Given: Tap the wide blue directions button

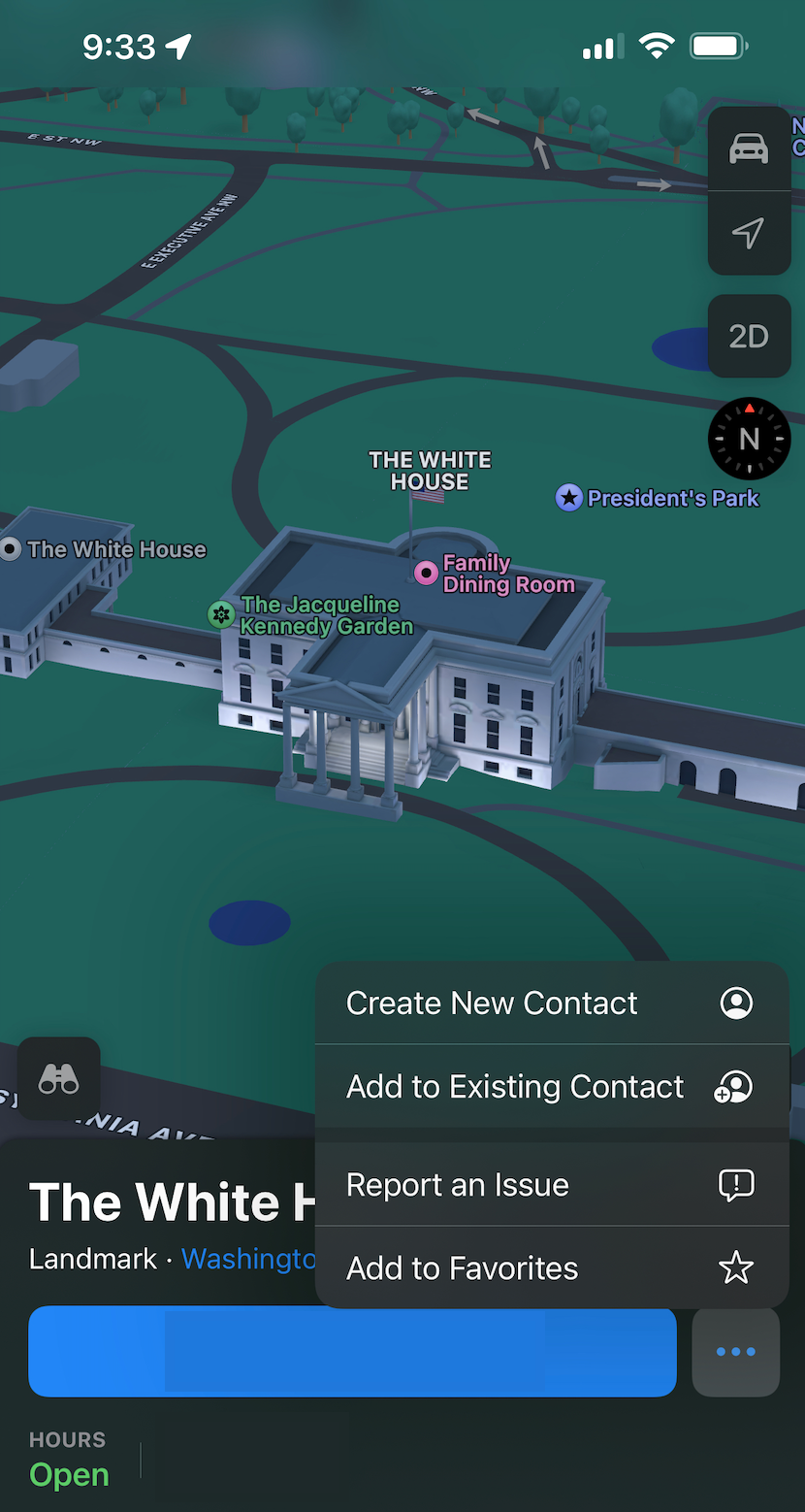Looking at the screenshot, I should pyautogui.click(x=352, y=1352).
